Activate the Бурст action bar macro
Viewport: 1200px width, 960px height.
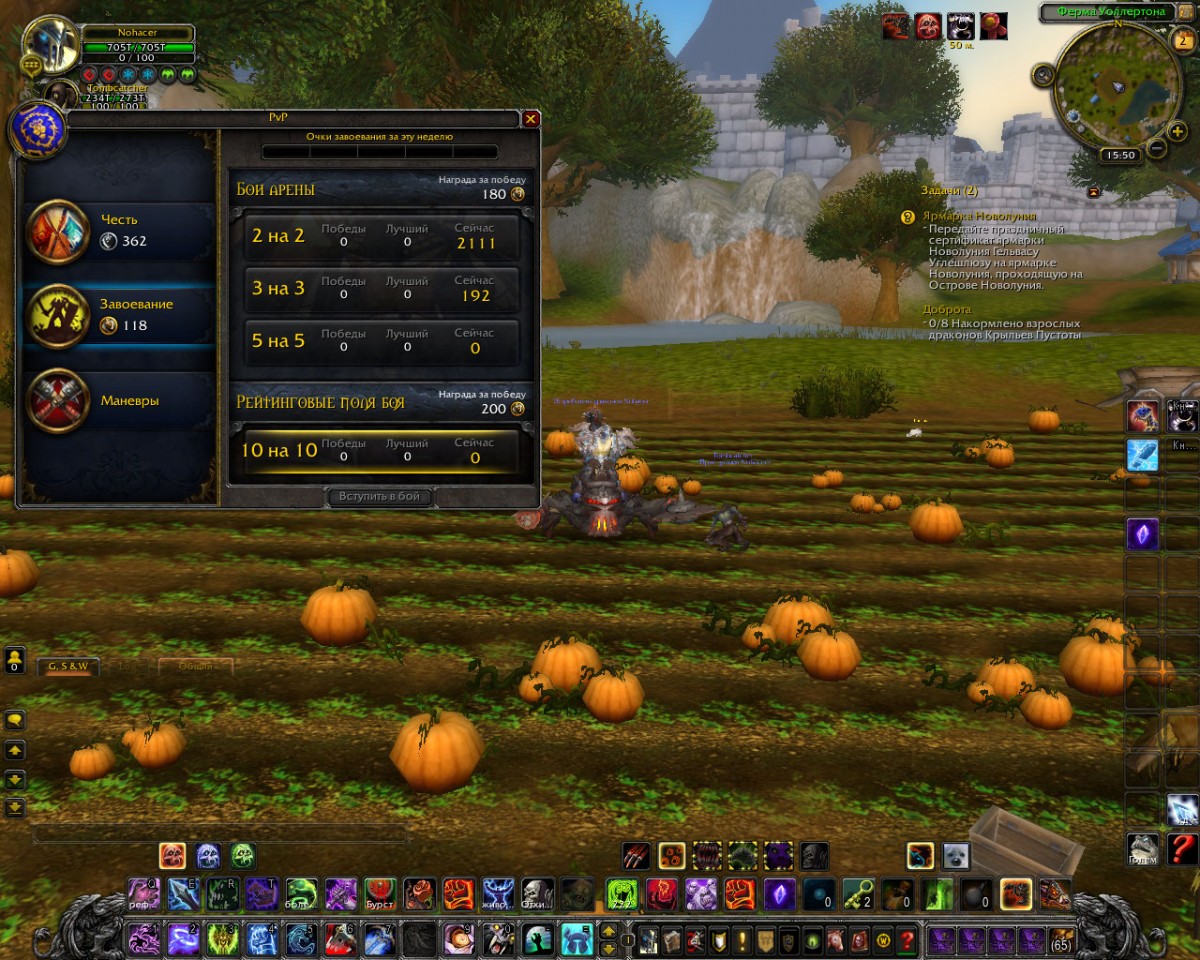[x=380, y=893]
